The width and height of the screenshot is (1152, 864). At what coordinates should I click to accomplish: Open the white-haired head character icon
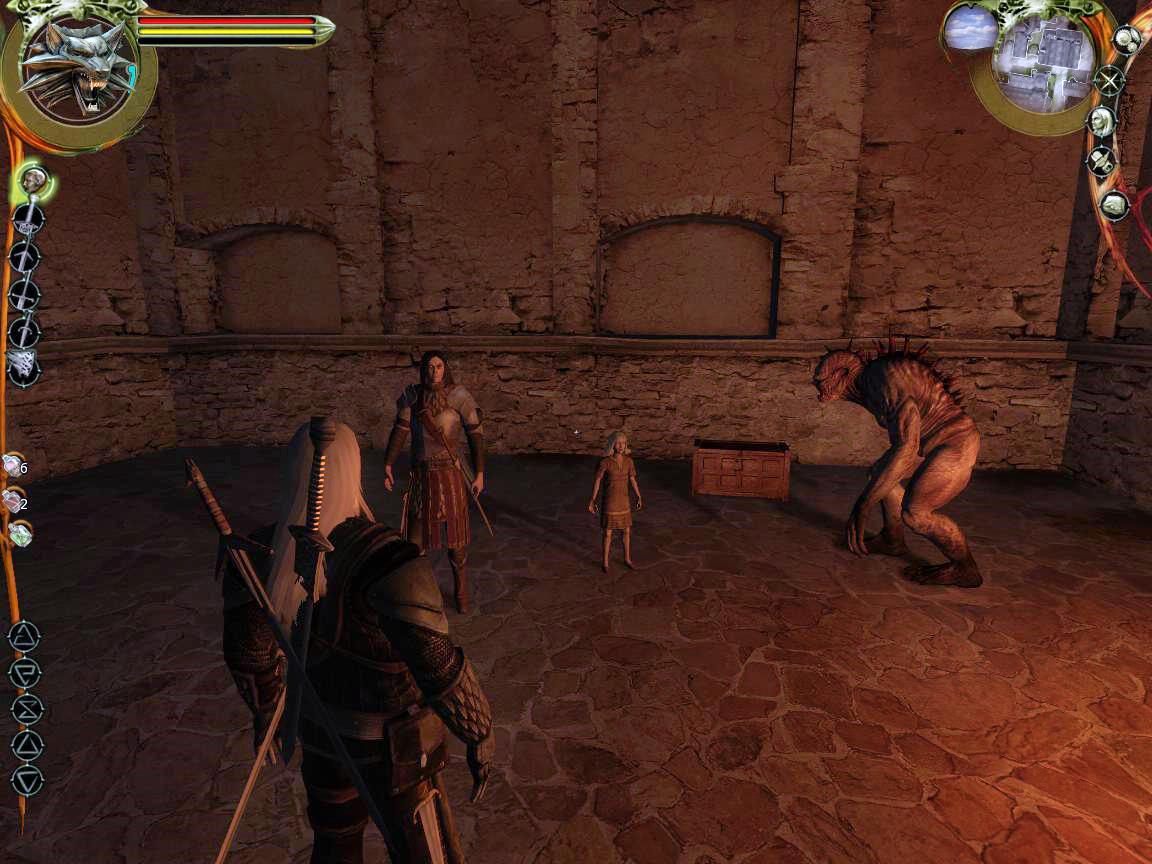(x=1101, y=121)
